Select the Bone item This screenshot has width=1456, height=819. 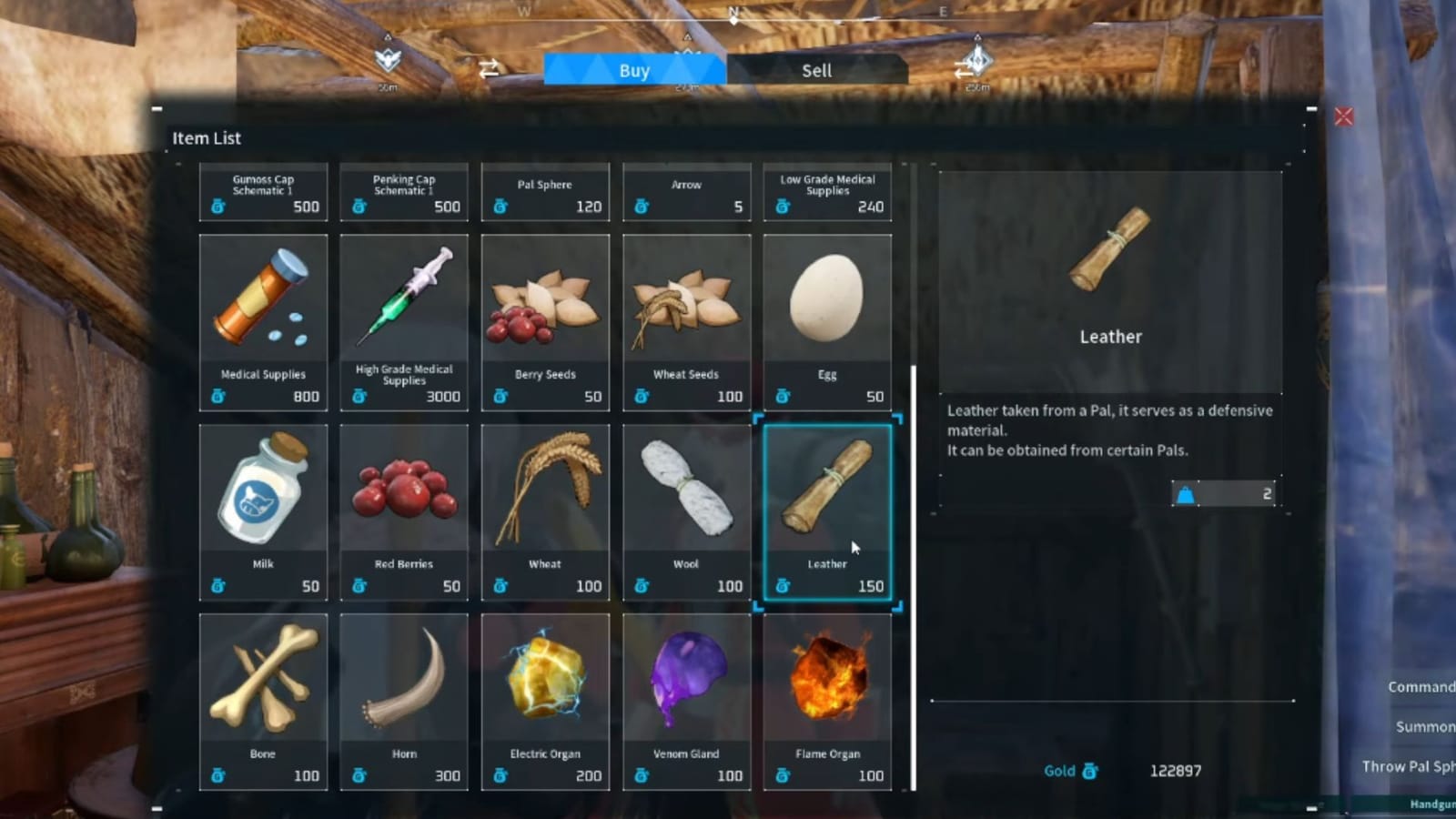[263, 701]
